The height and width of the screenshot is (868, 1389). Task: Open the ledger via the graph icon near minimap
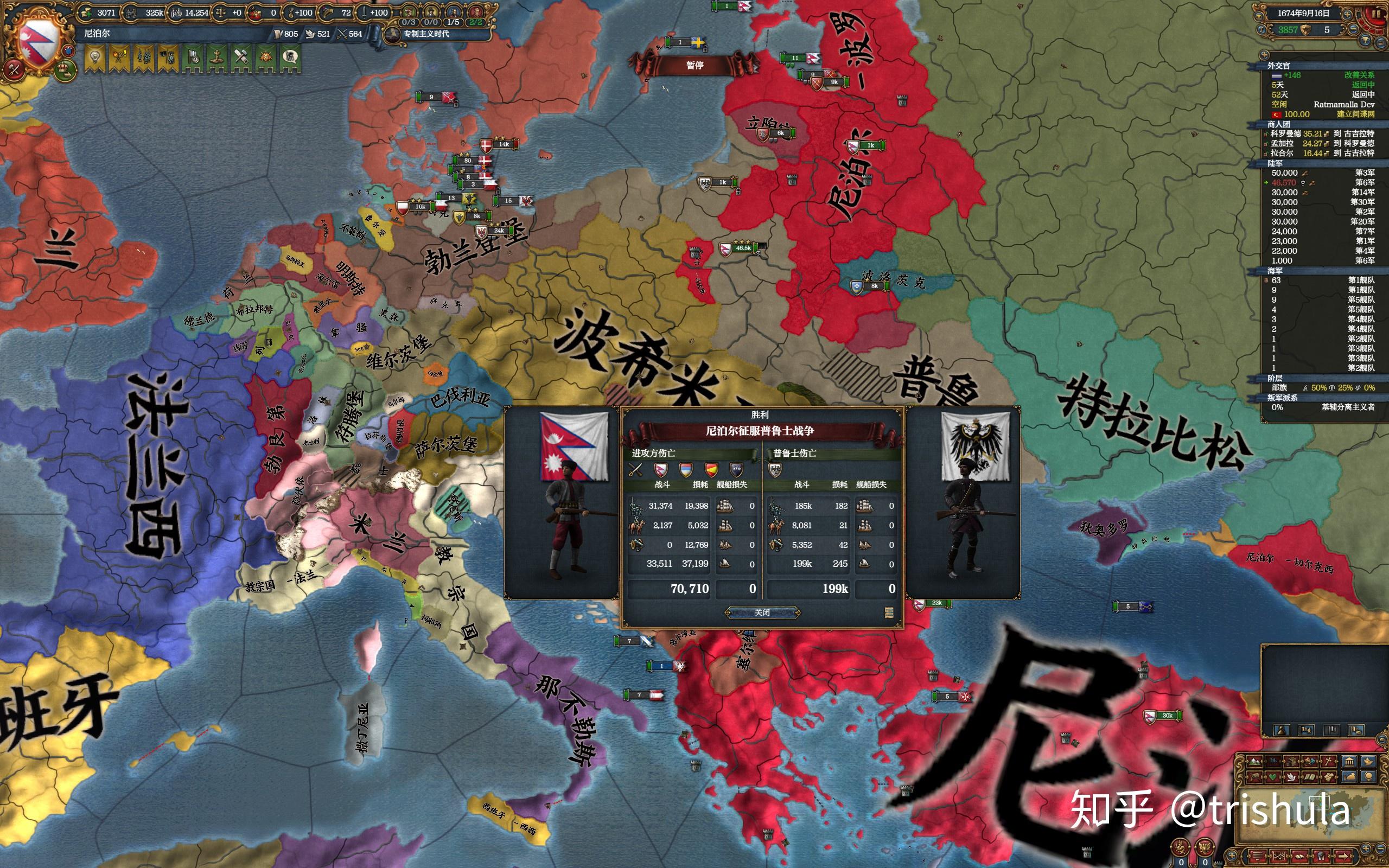[x=1278, y=857]
